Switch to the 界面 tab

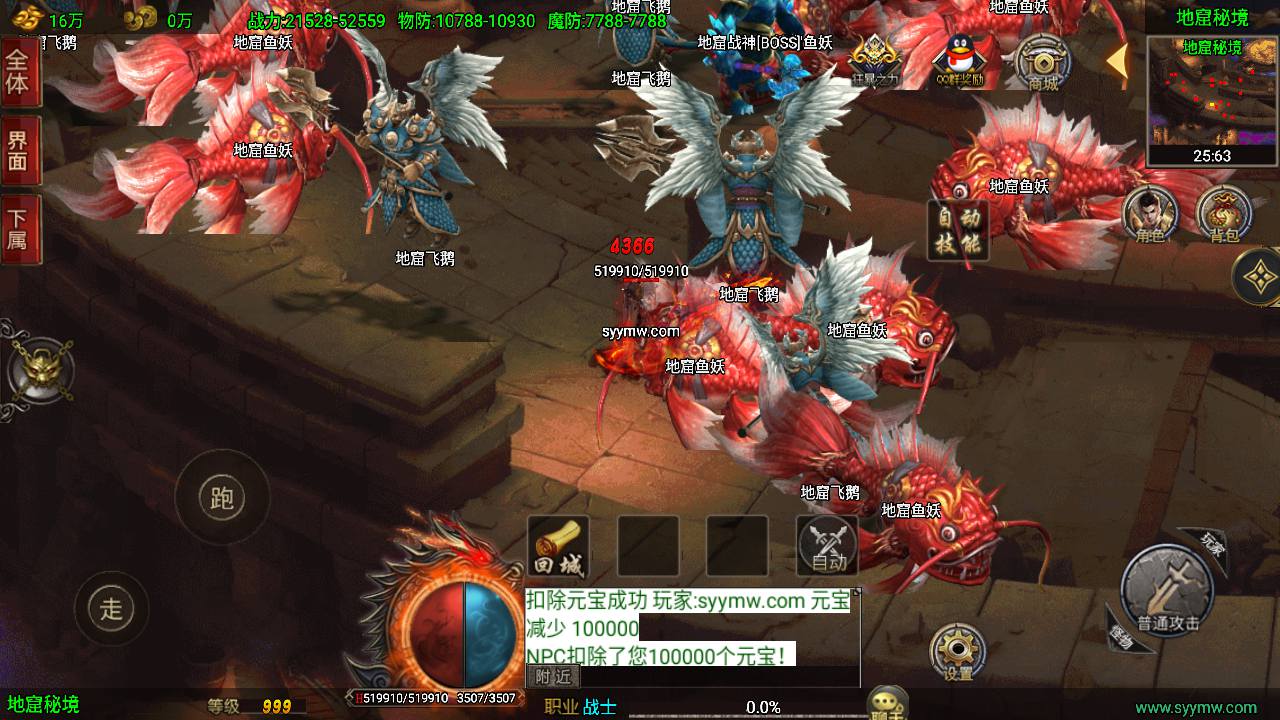(18, 150)
